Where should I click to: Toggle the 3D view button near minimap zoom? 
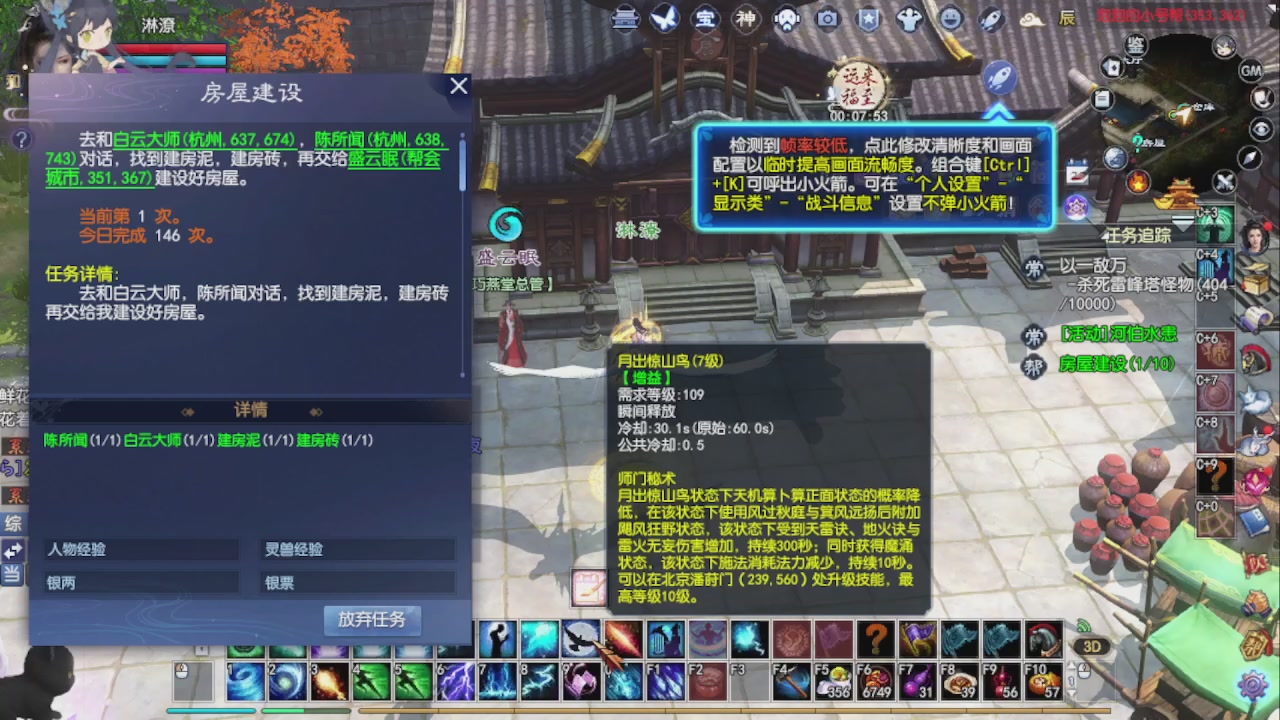click(1093, 646)
